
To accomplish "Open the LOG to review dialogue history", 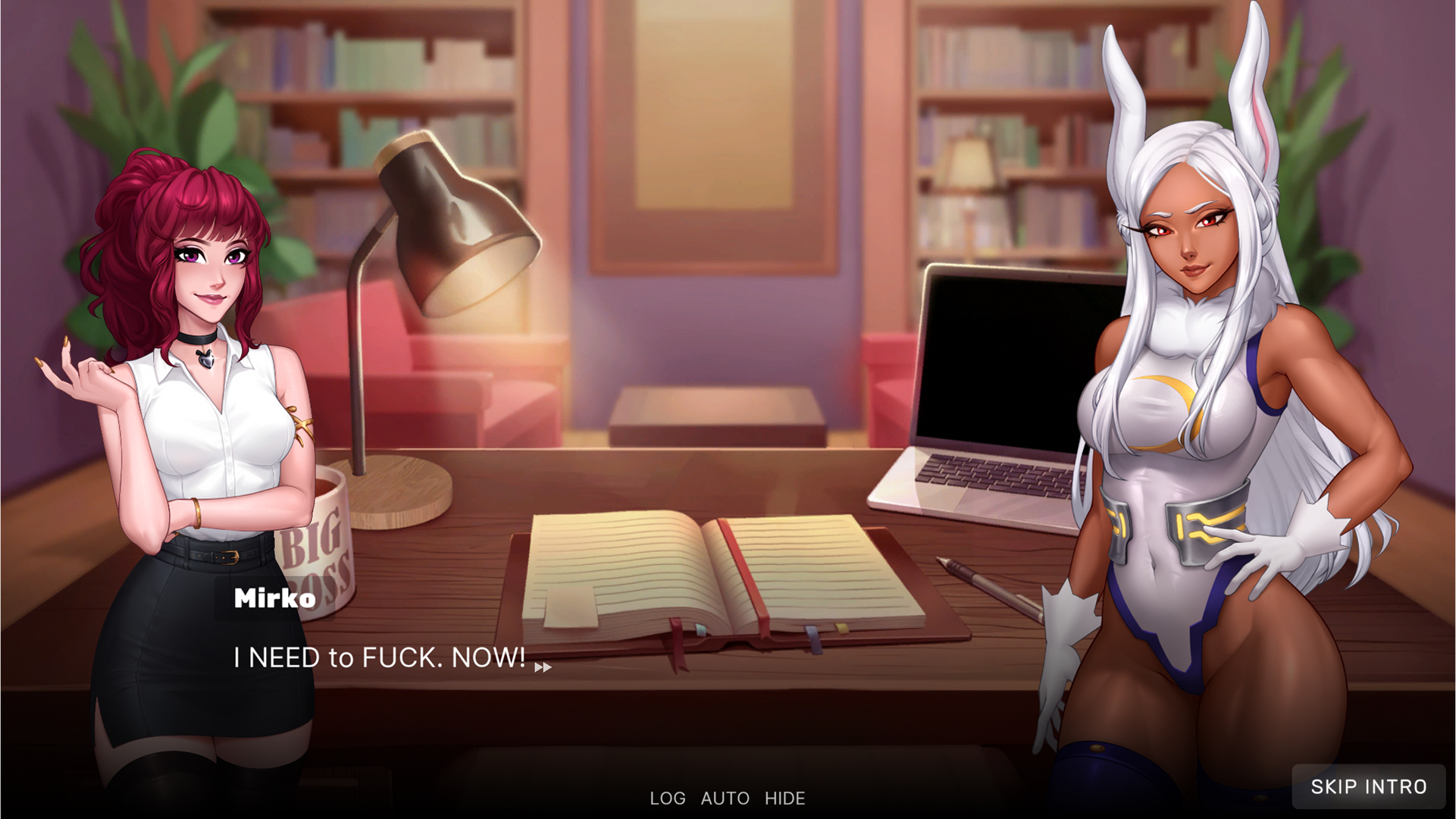I will click(x=666, y=798).
